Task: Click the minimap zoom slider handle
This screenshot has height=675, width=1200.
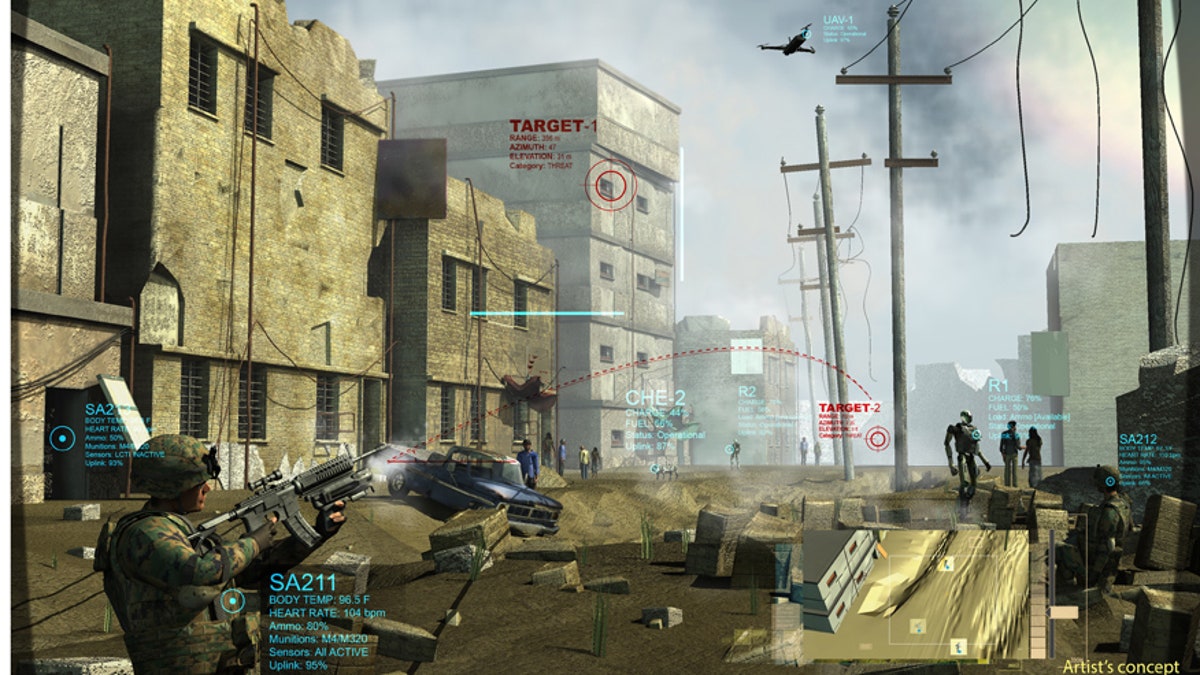Action: tap(1064, 612)
